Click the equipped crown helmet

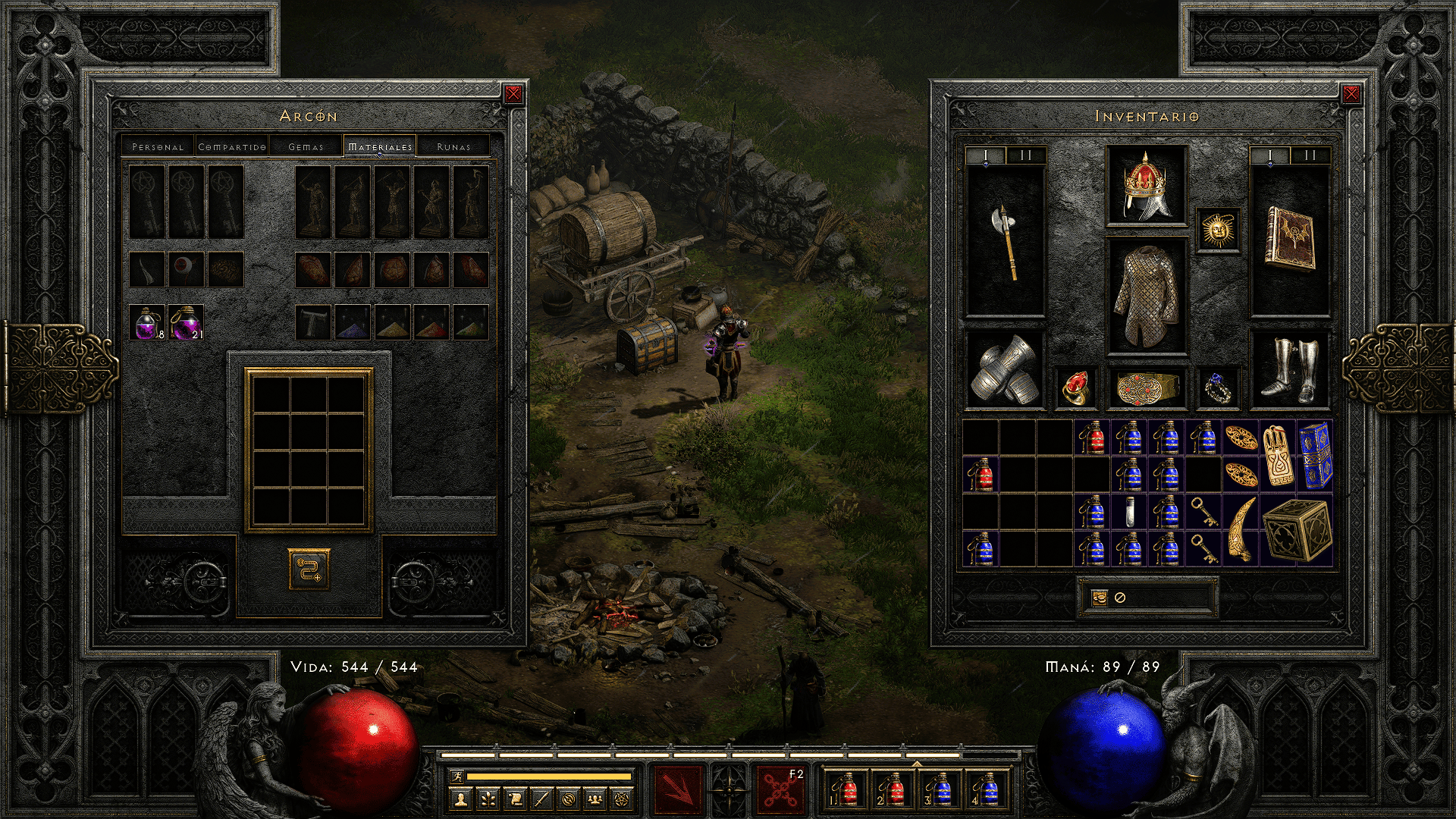tap(1146, 186)
